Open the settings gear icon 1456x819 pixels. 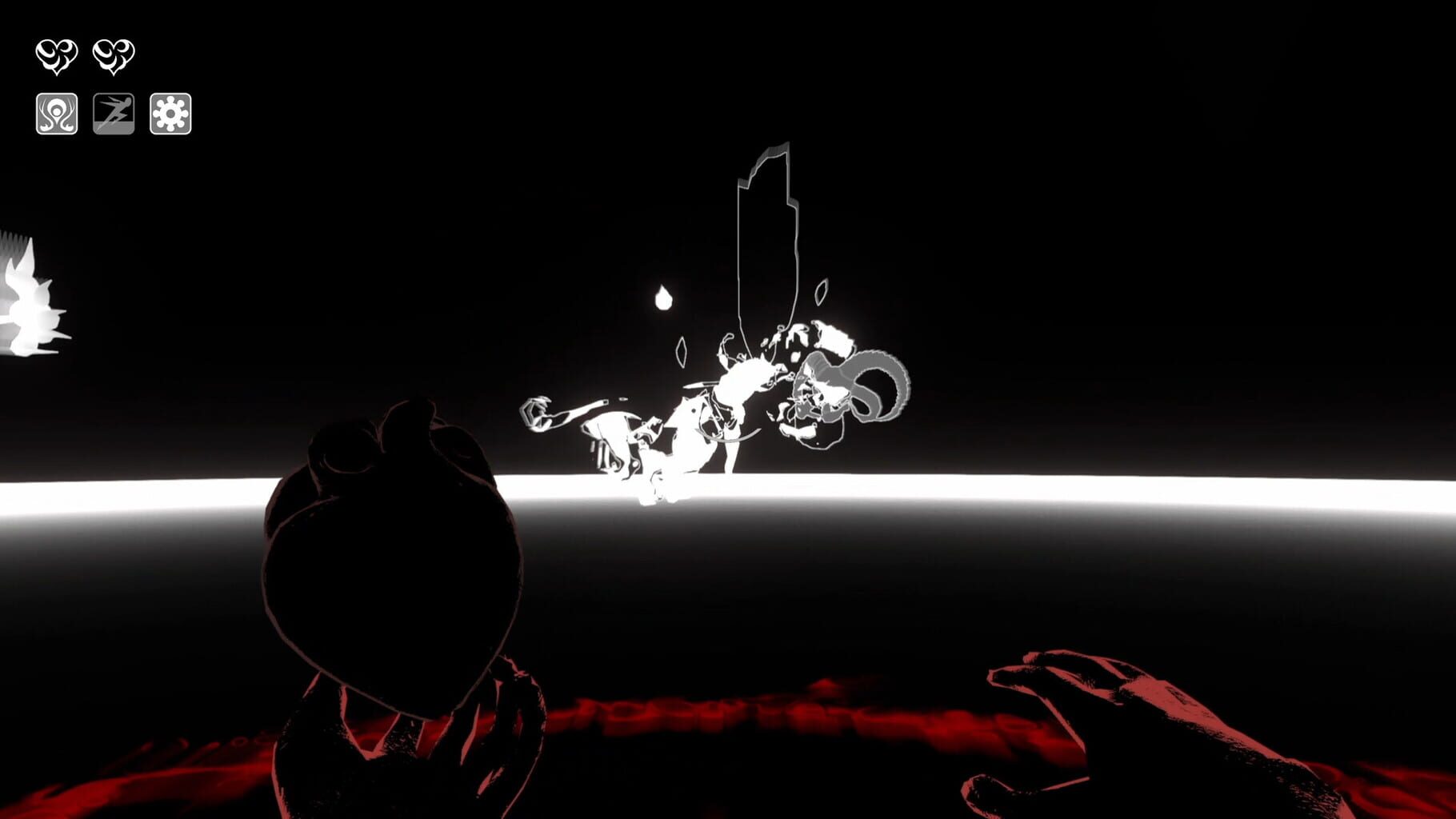[x=170, y=113]
